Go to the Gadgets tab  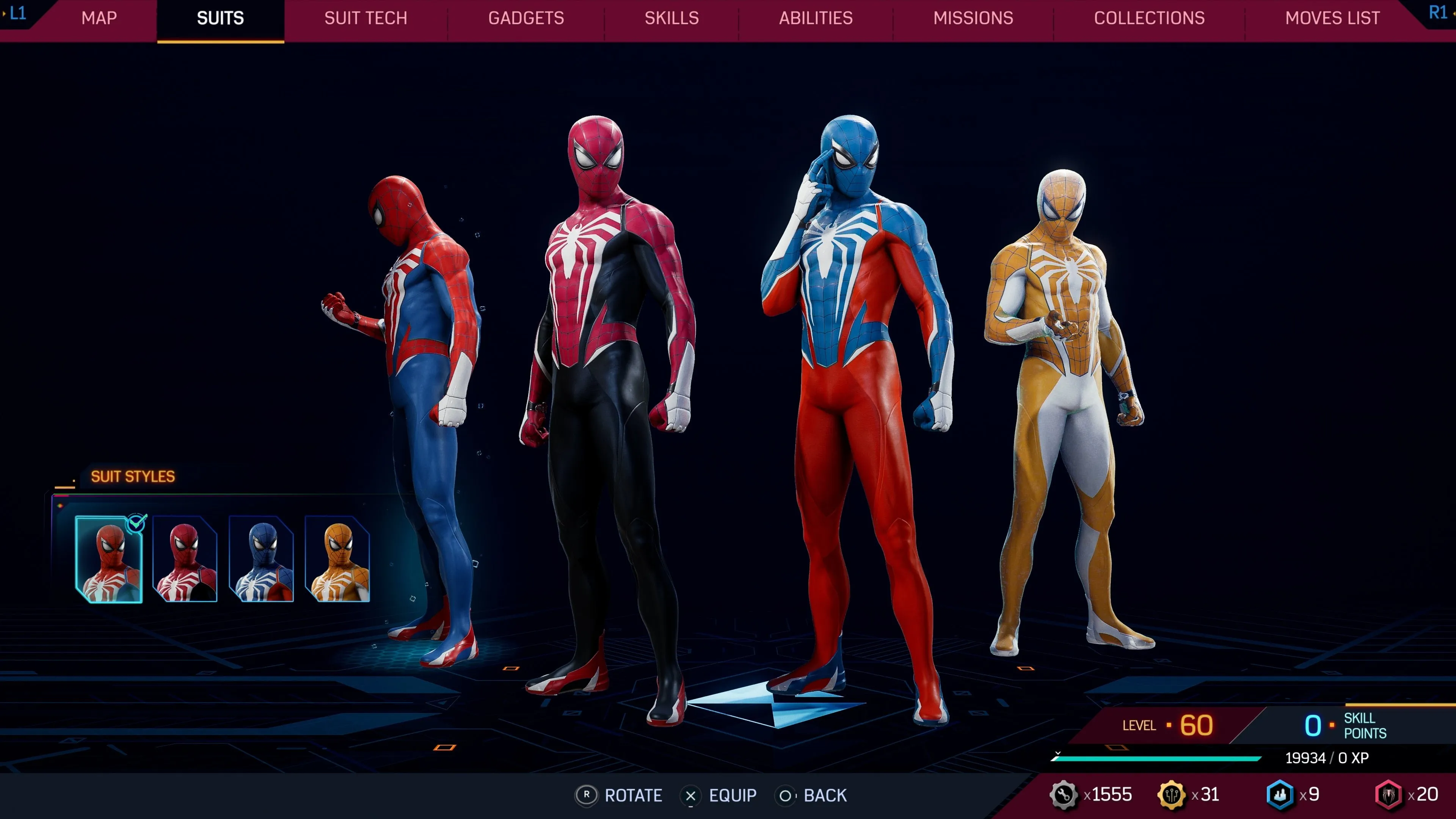pos(526,19)
